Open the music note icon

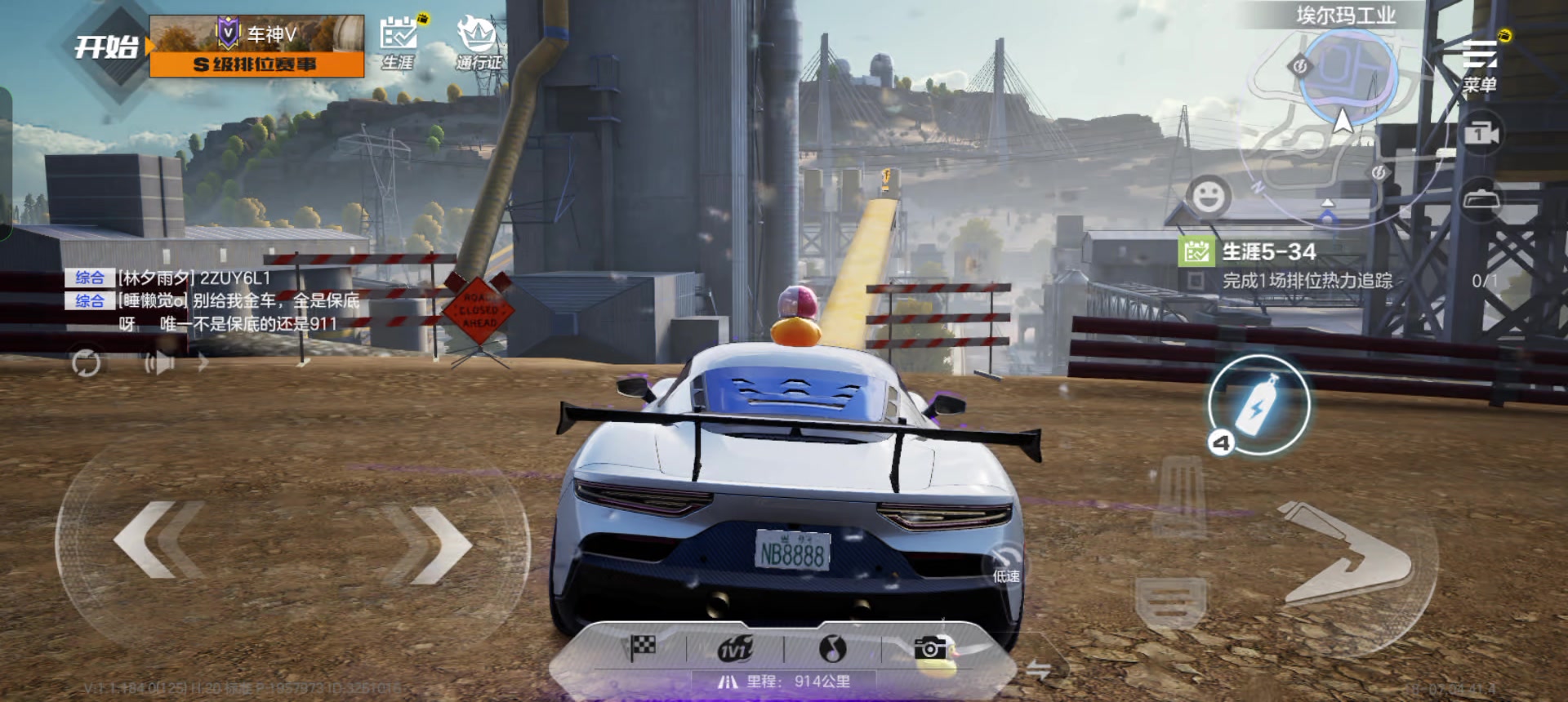coord(832,649)
